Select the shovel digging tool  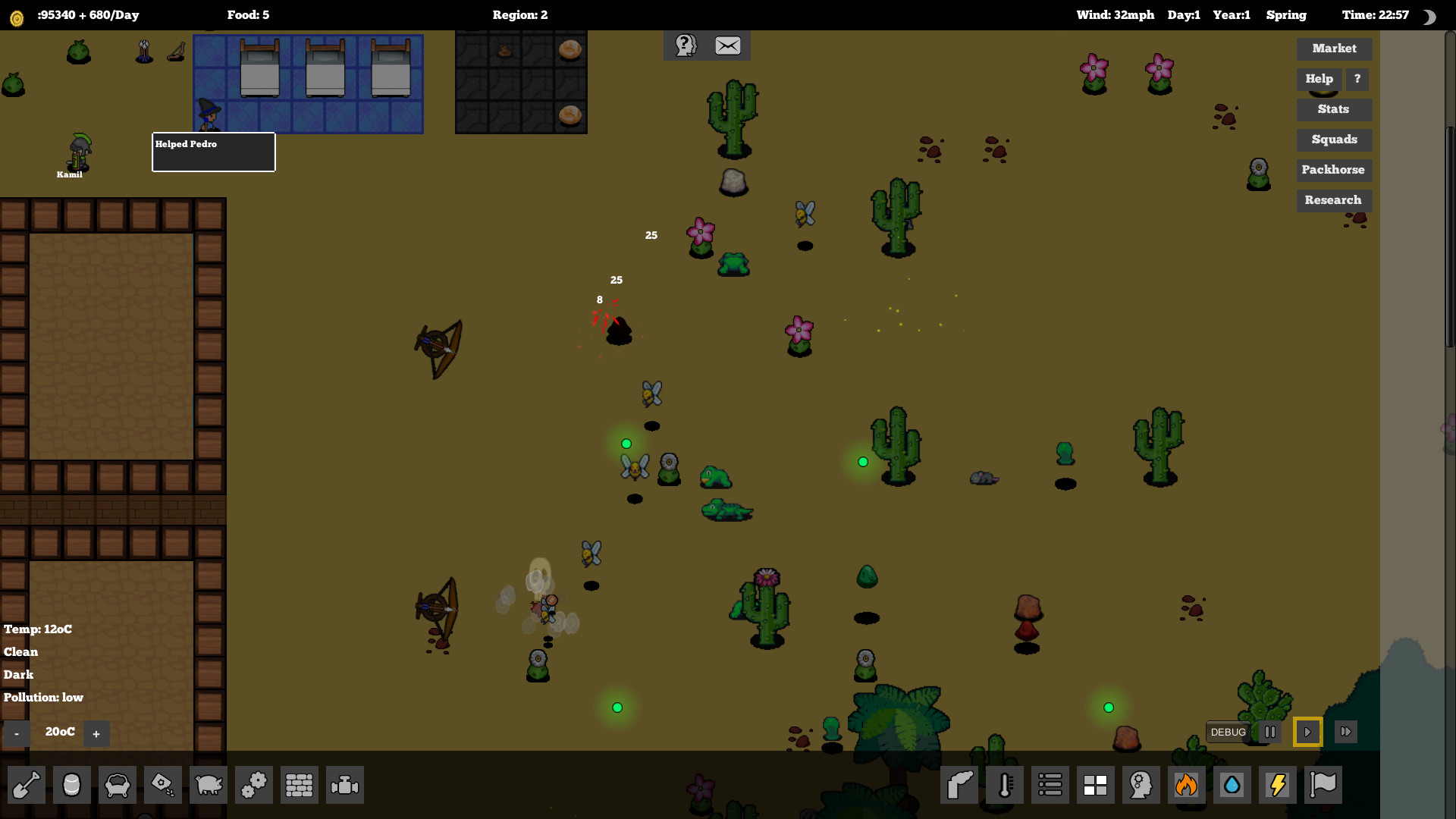(x=26, y=785)
